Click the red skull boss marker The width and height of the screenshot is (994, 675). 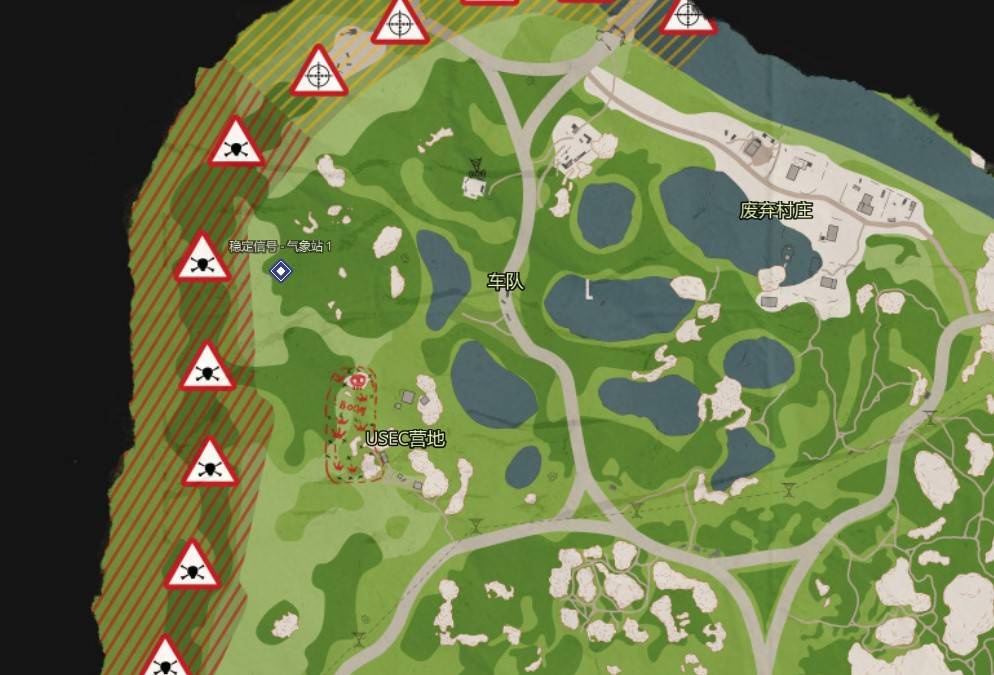pyautogui.click(x=355, y=380)
